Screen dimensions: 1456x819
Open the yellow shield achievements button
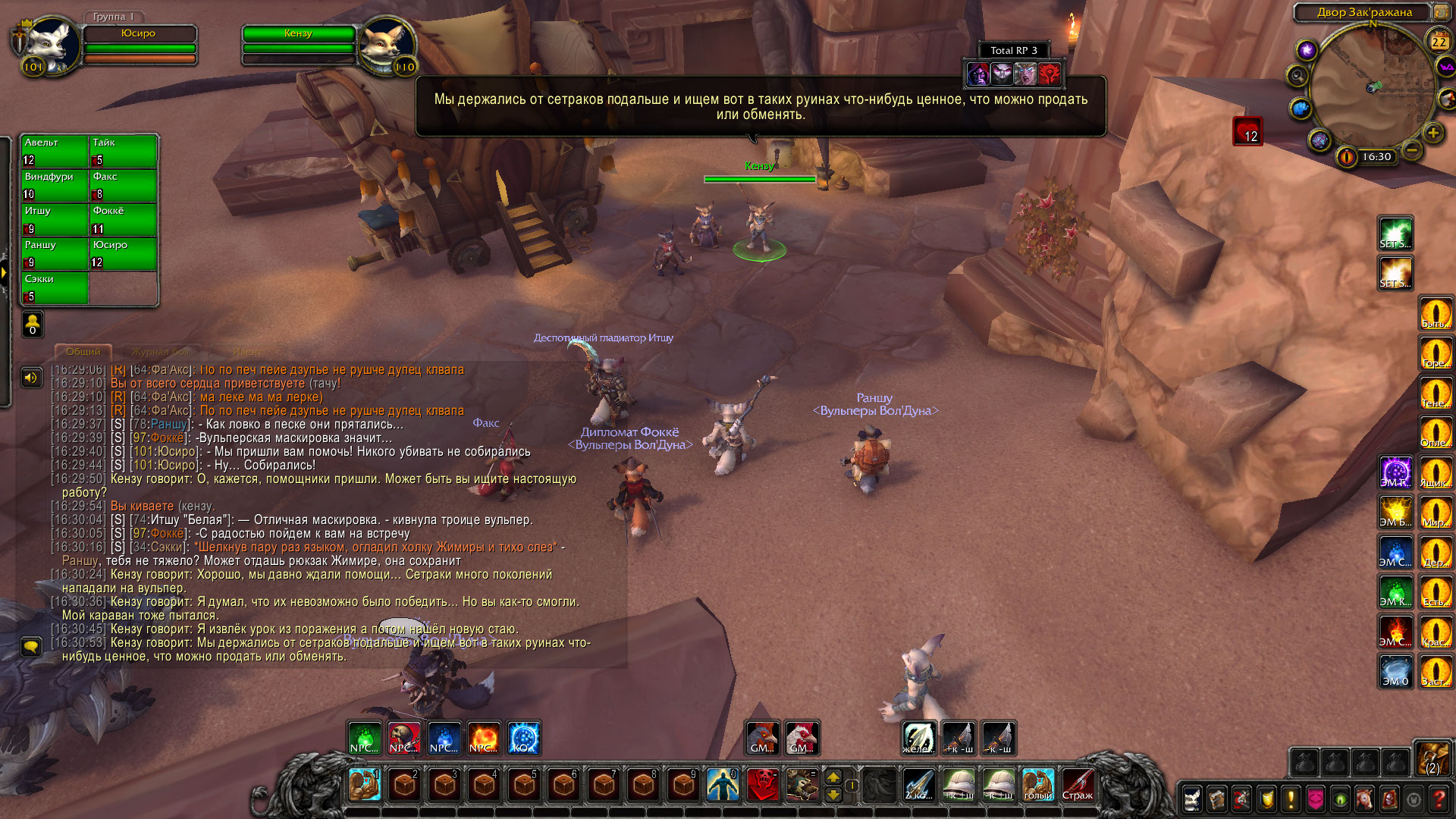pyautogui.click(x=1266, y=799)
